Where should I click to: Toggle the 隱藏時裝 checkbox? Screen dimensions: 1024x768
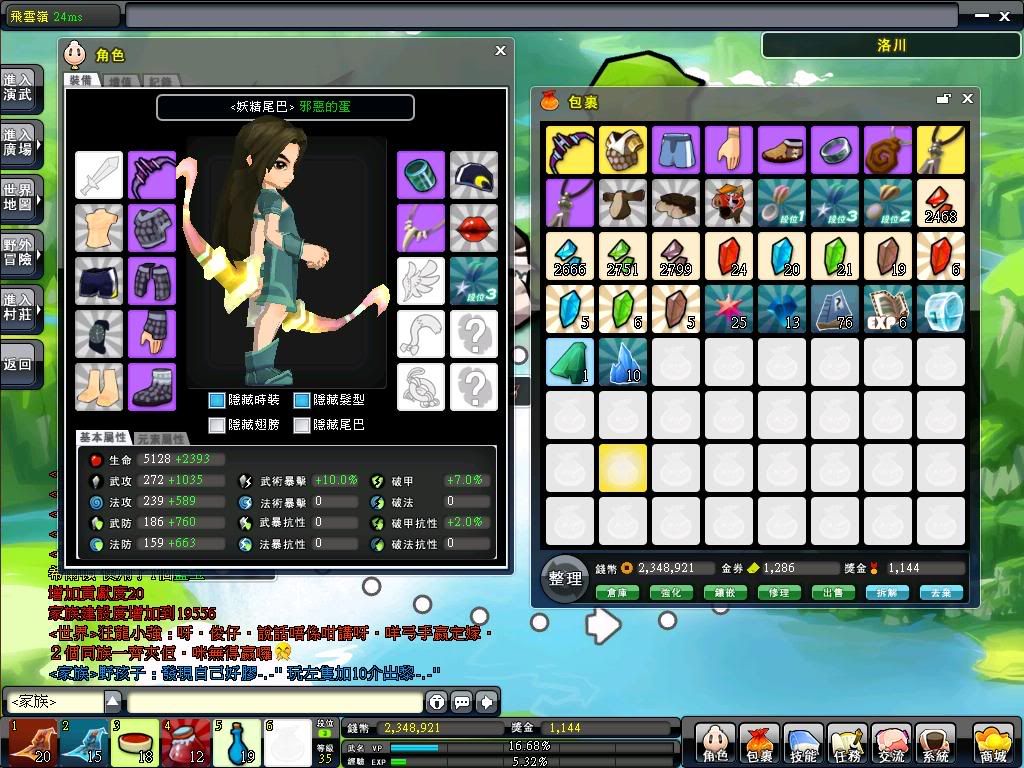(x=217, y=400)
